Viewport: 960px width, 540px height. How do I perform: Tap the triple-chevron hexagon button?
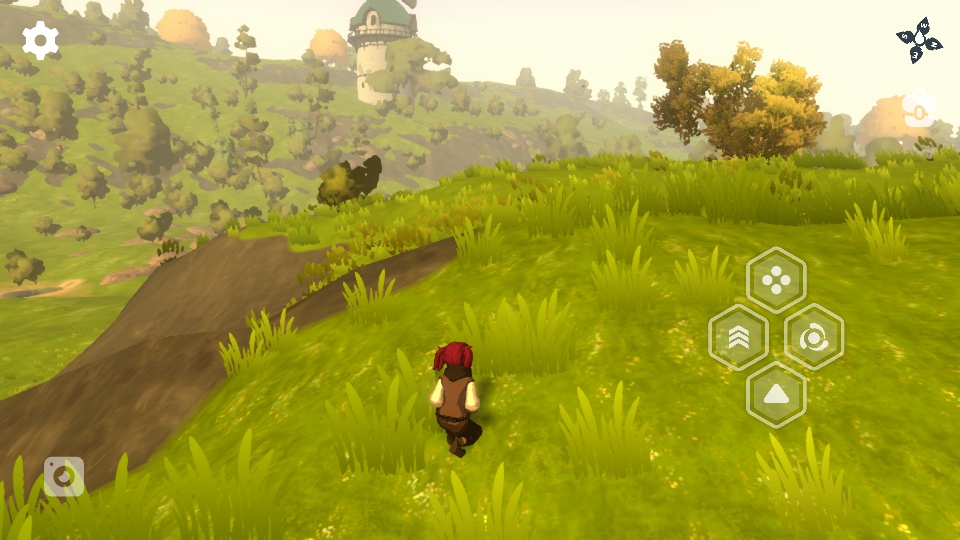738,338
